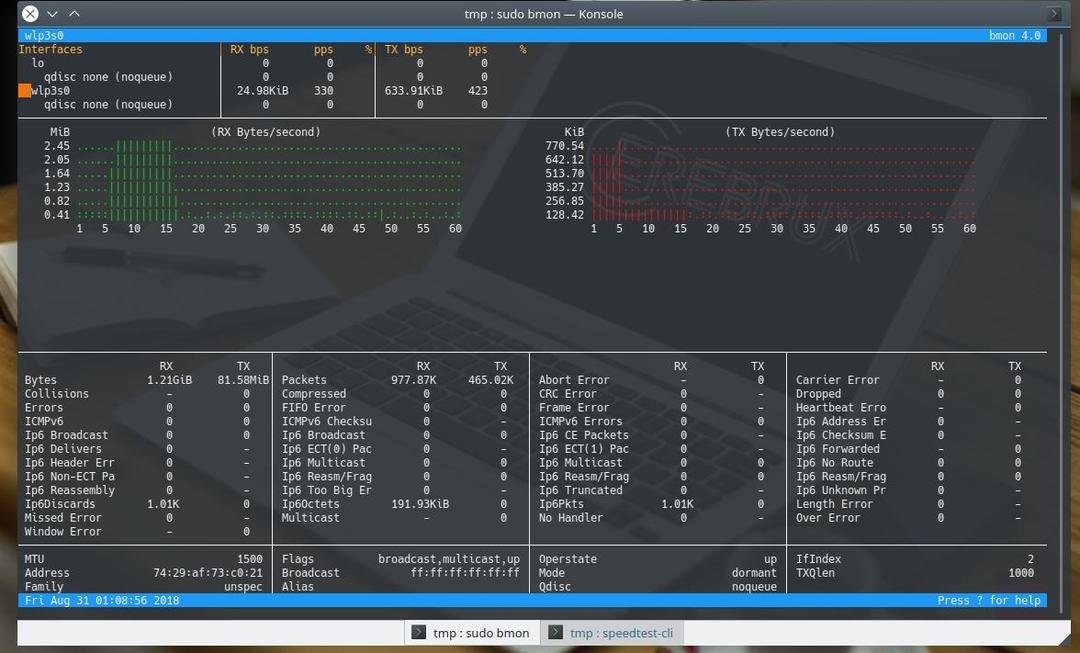The height and width of the screenshot is (653, 1080).
Task: Select the sudo bmon tab
Action: point(471,633)
